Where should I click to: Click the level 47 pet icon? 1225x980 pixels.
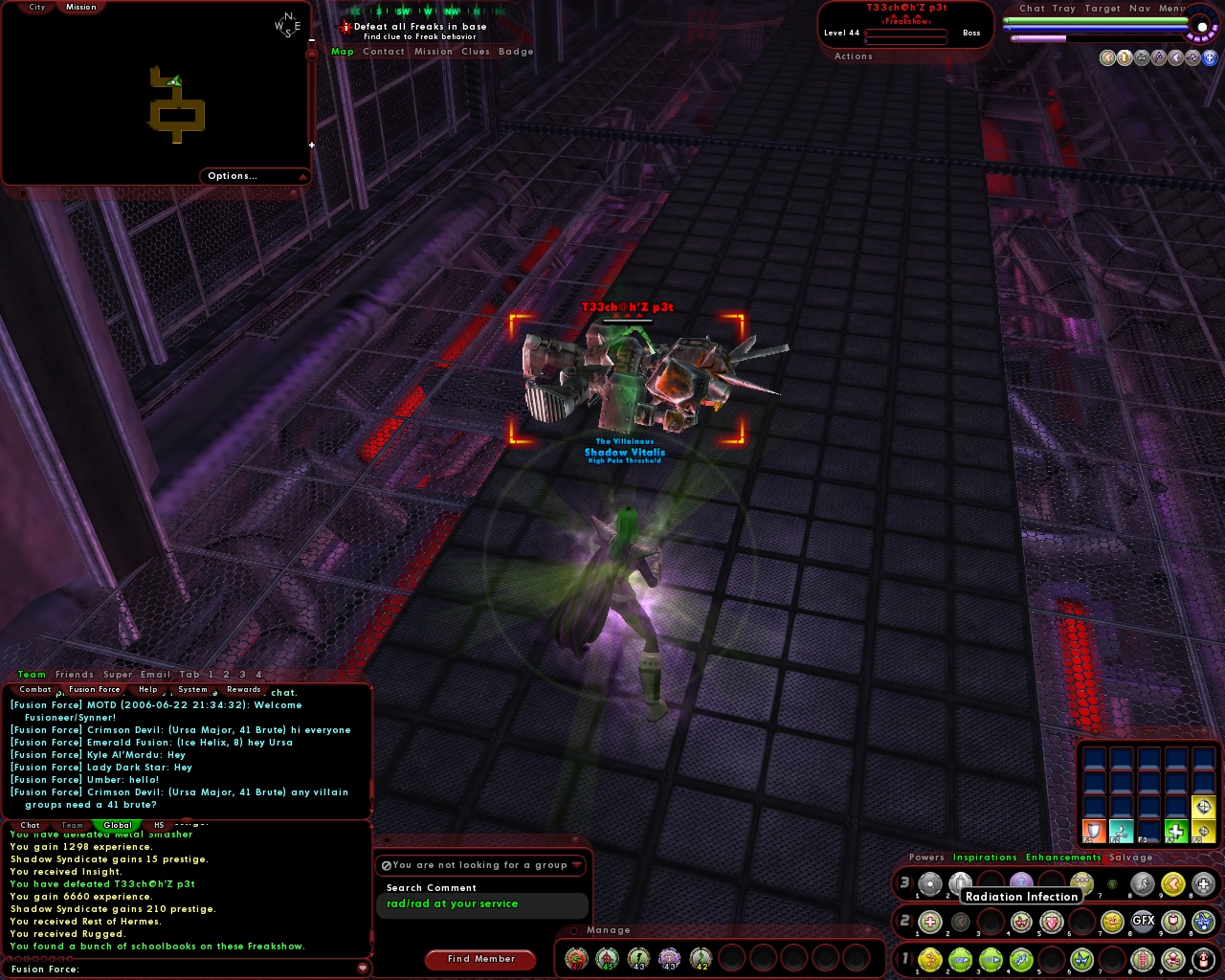click(x=576, y=958)
